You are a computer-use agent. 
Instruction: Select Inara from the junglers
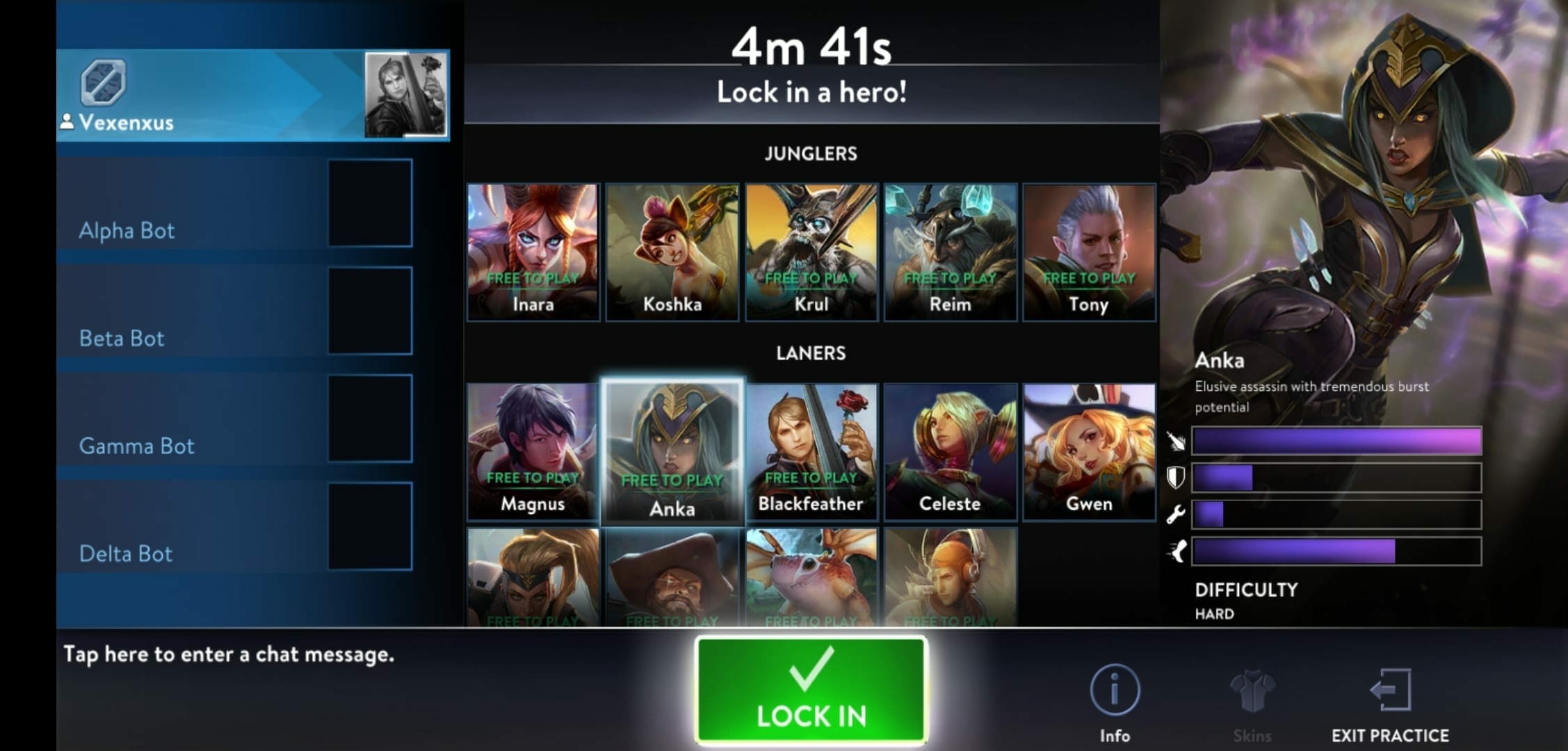coord(533,252)
